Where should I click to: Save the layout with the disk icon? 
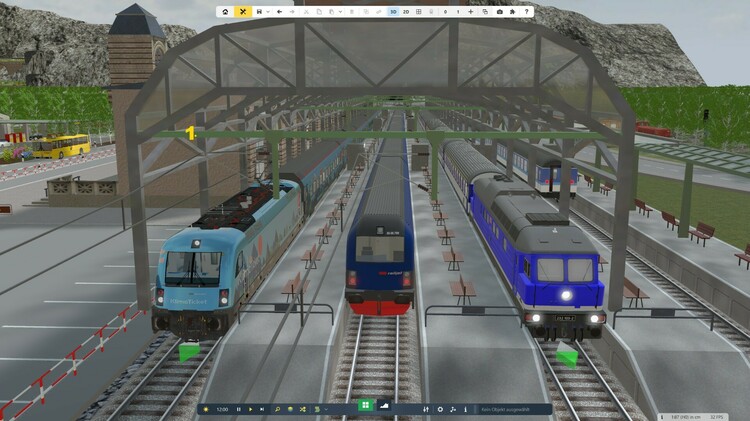point(259,12)
